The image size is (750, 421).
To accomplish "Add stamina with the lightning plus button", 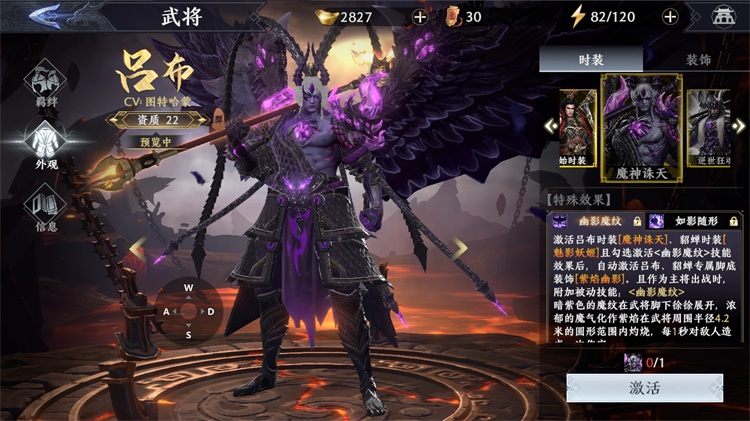I will [x=669, y=16].
